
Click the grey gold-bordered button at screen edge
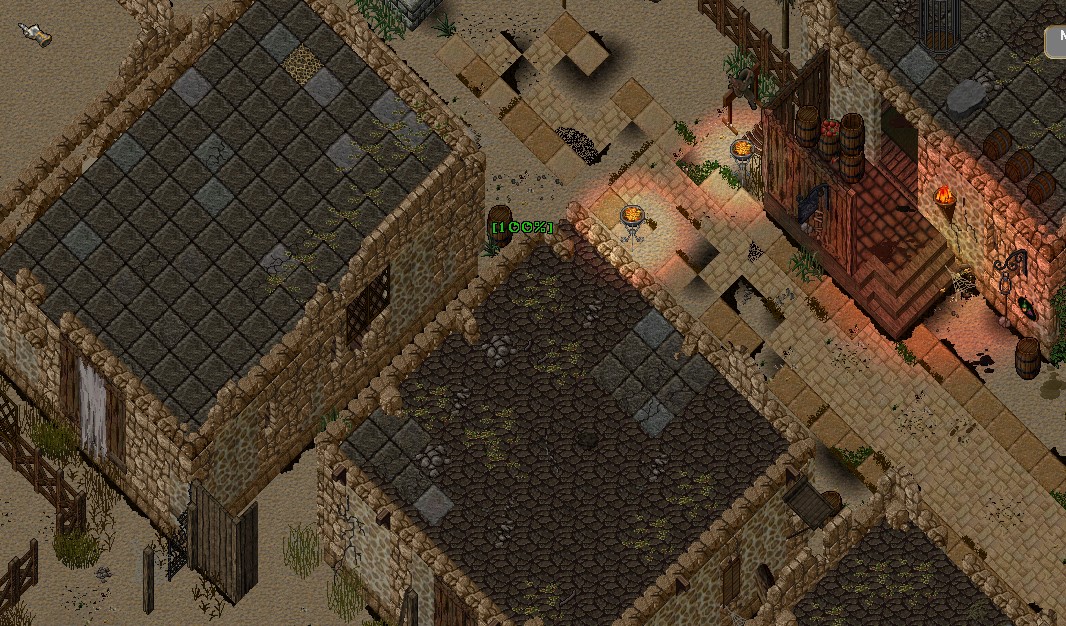1057,42
